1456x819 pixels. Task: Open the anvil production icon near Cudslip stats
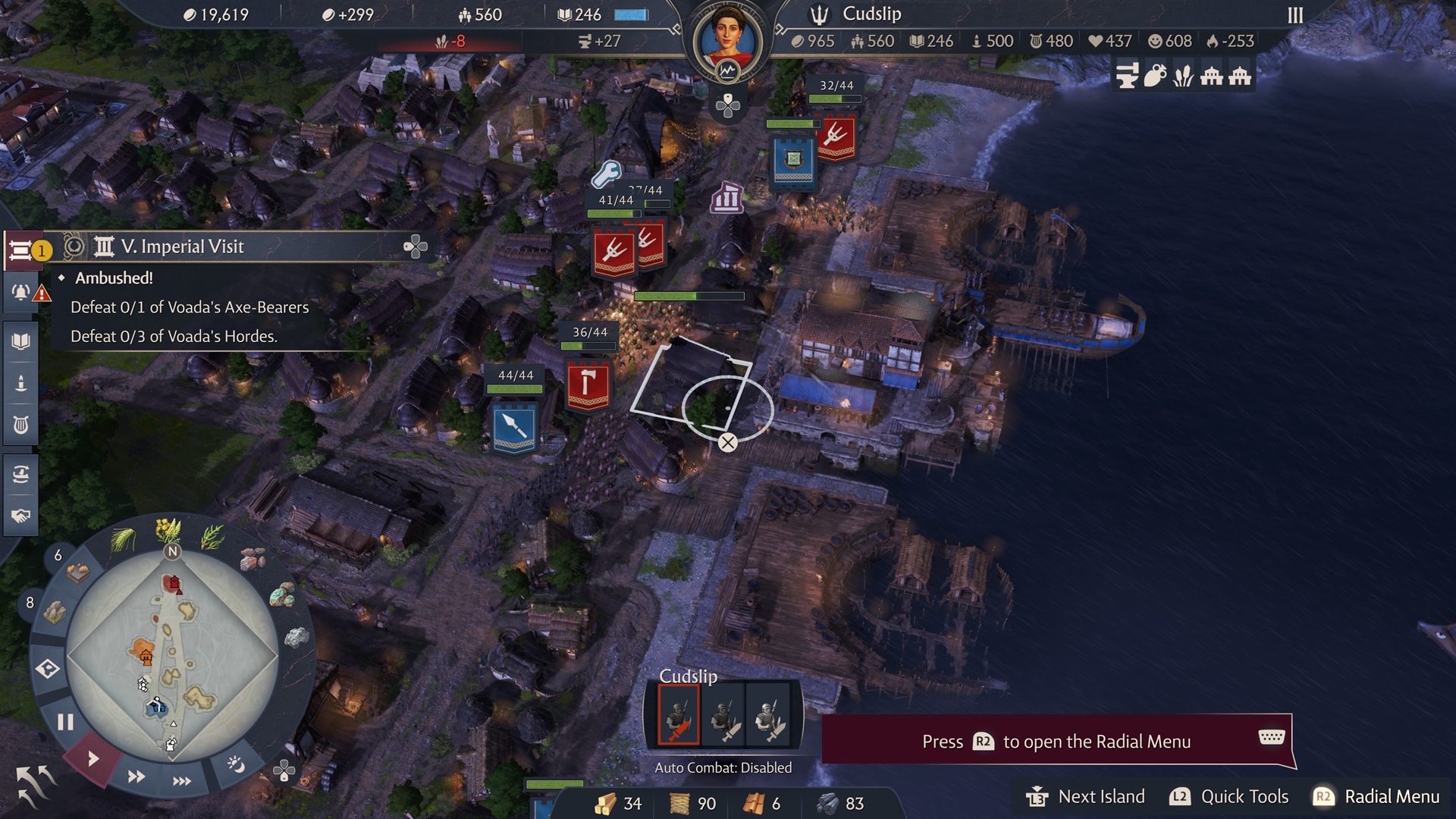click(x=1127, y=76)
